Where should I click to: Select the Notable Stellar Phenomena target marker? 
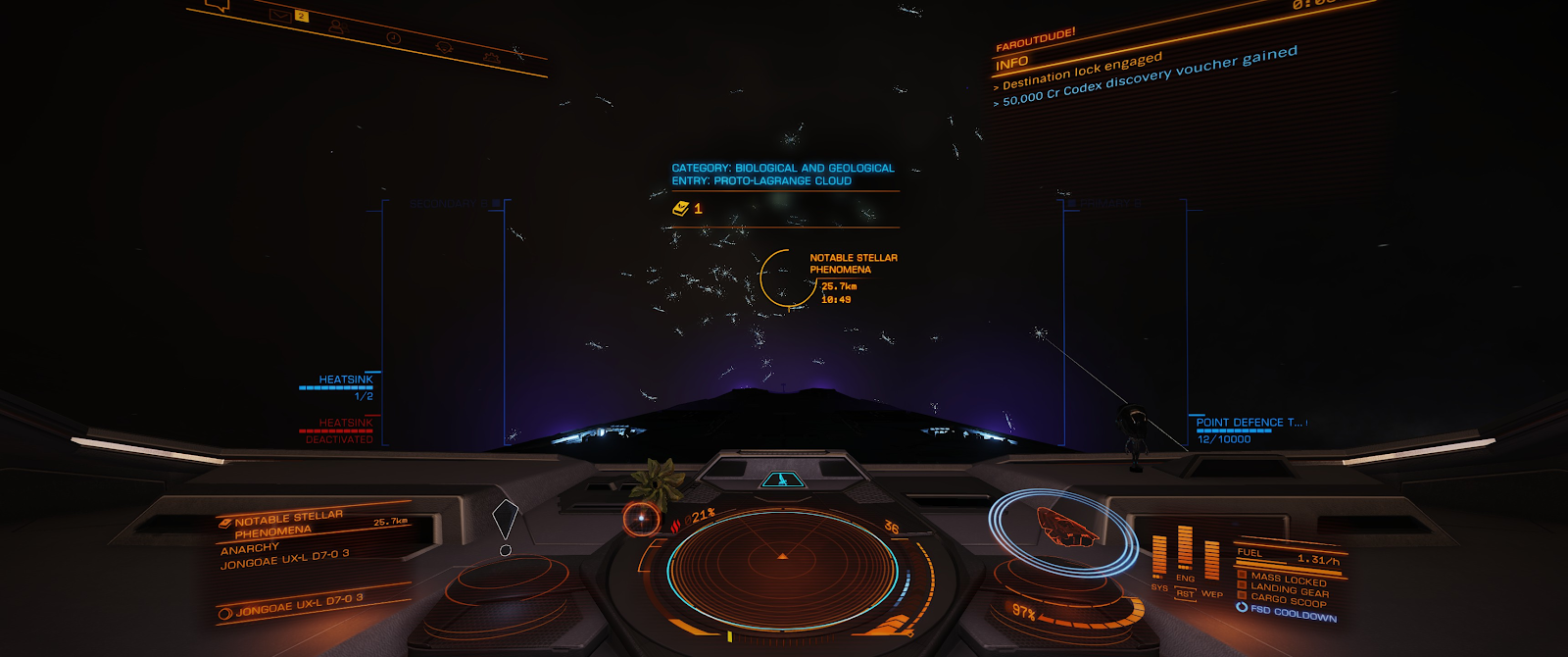click(787, 278)
